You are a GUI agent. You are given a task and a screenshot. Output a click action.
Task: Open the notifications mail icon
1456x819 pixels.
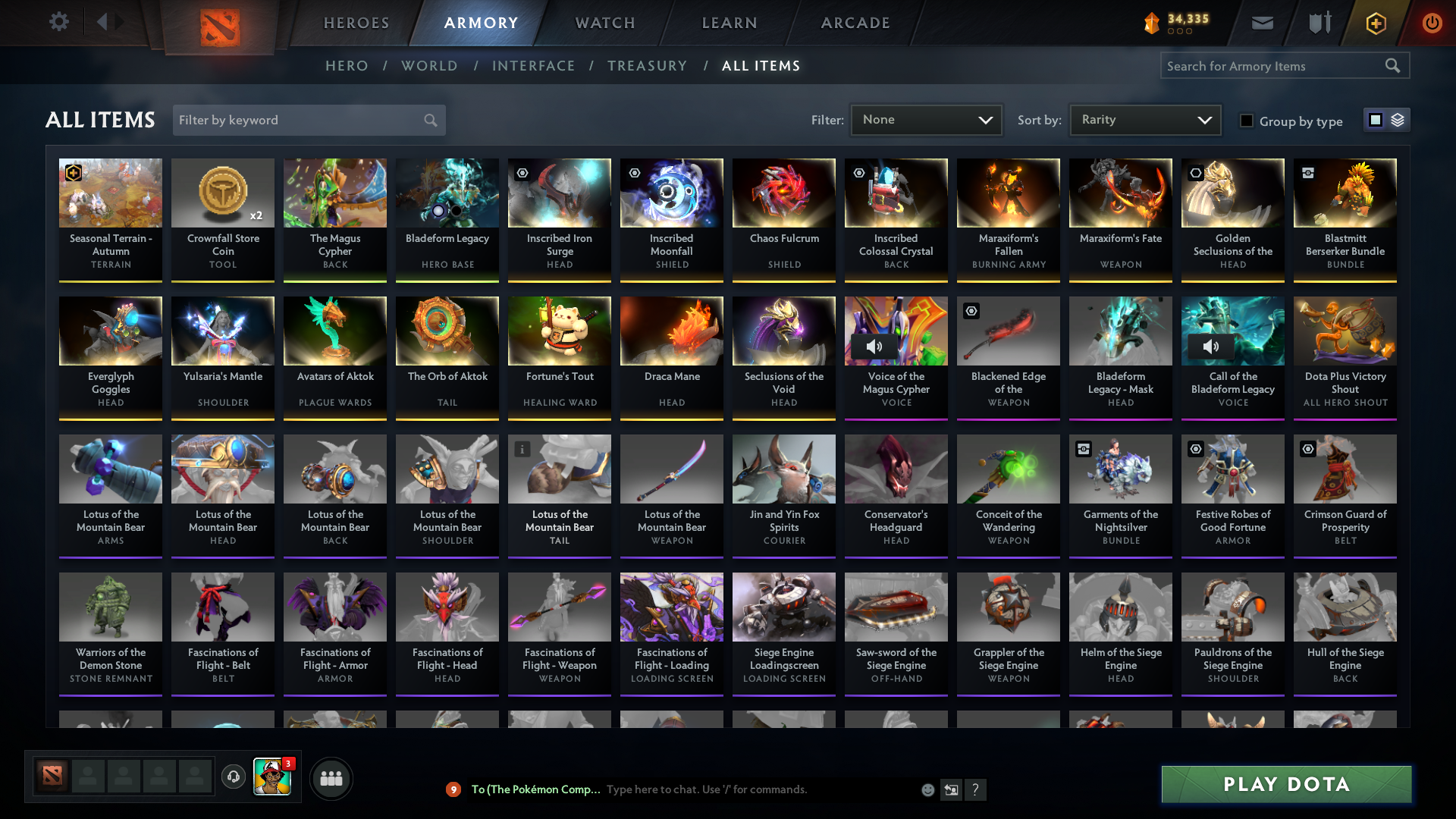[x=1261, y=23]
